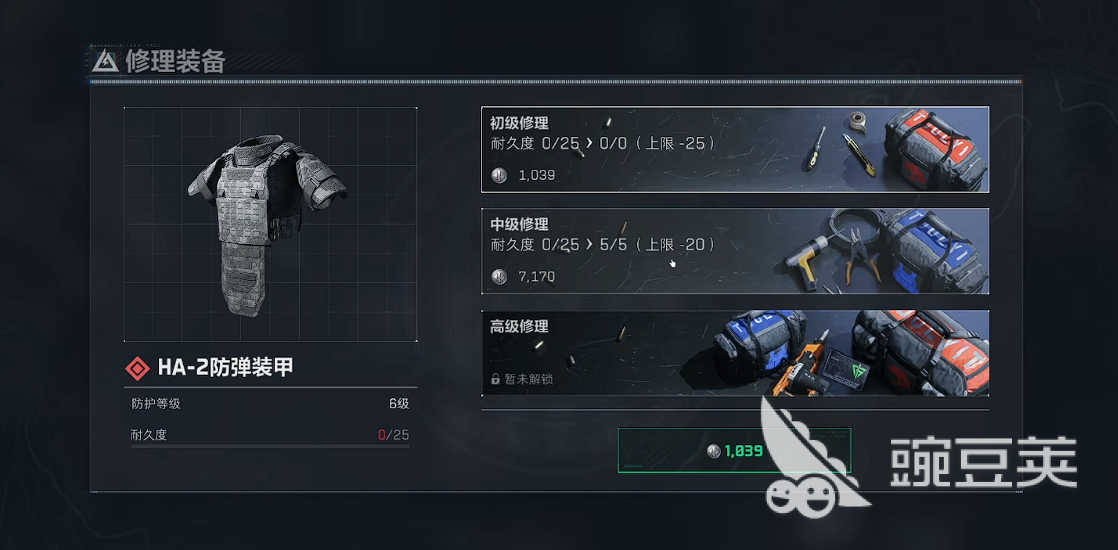Choose the 中级修理 intermediate repair option
The width and height of the screenshot is (1118, 550).
[x=735, y=251]
